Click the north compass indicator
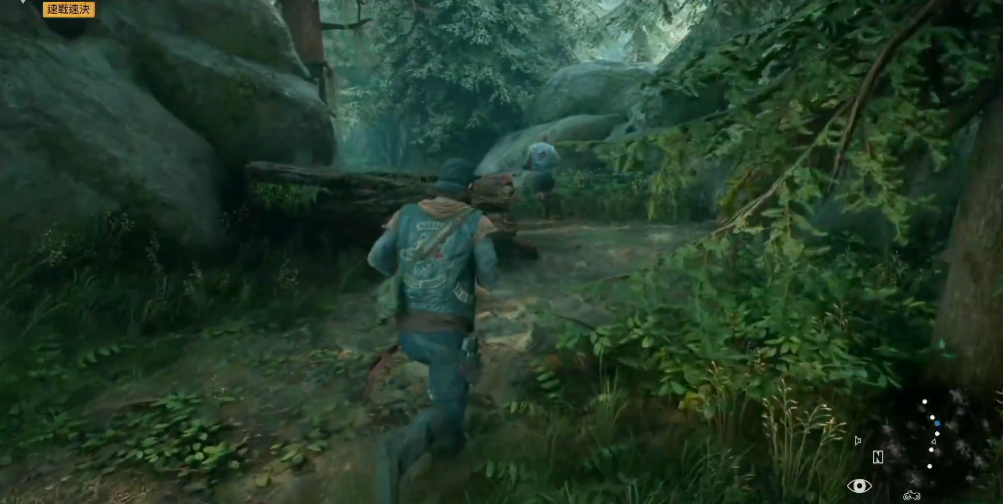 (878, 457)
